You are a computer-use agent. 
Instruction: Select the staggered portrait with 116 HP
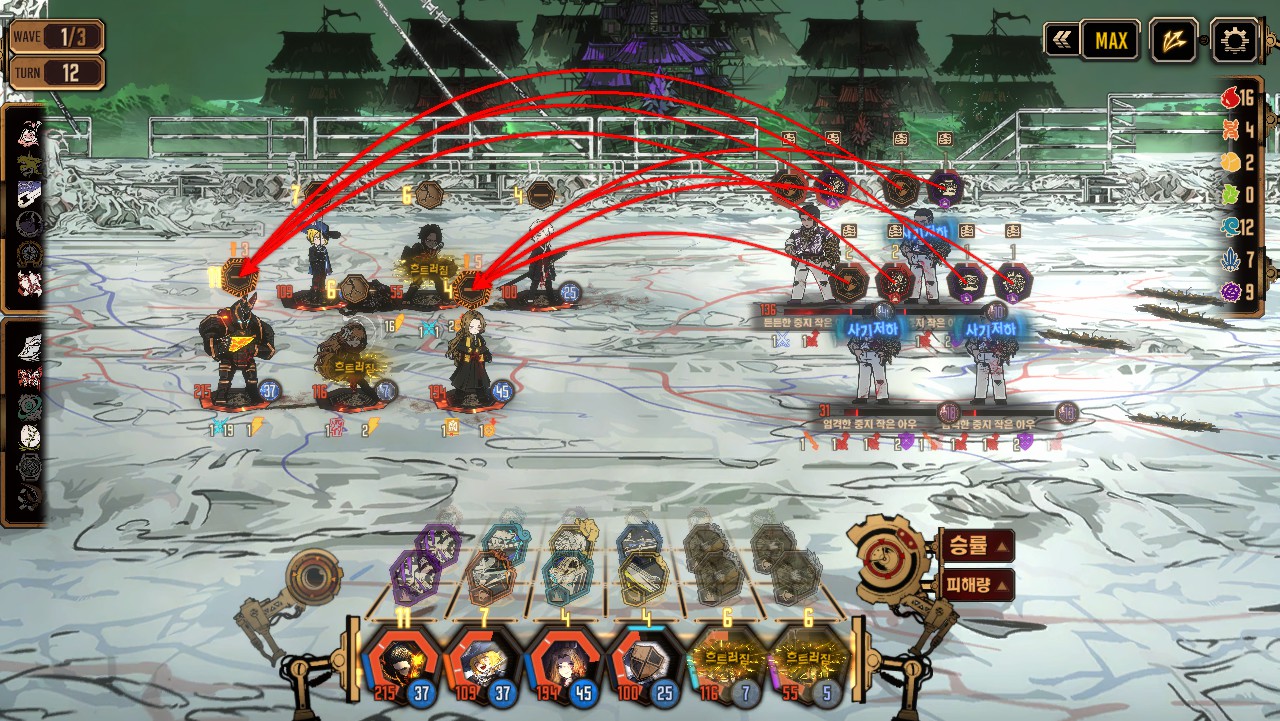coord(728,663)
